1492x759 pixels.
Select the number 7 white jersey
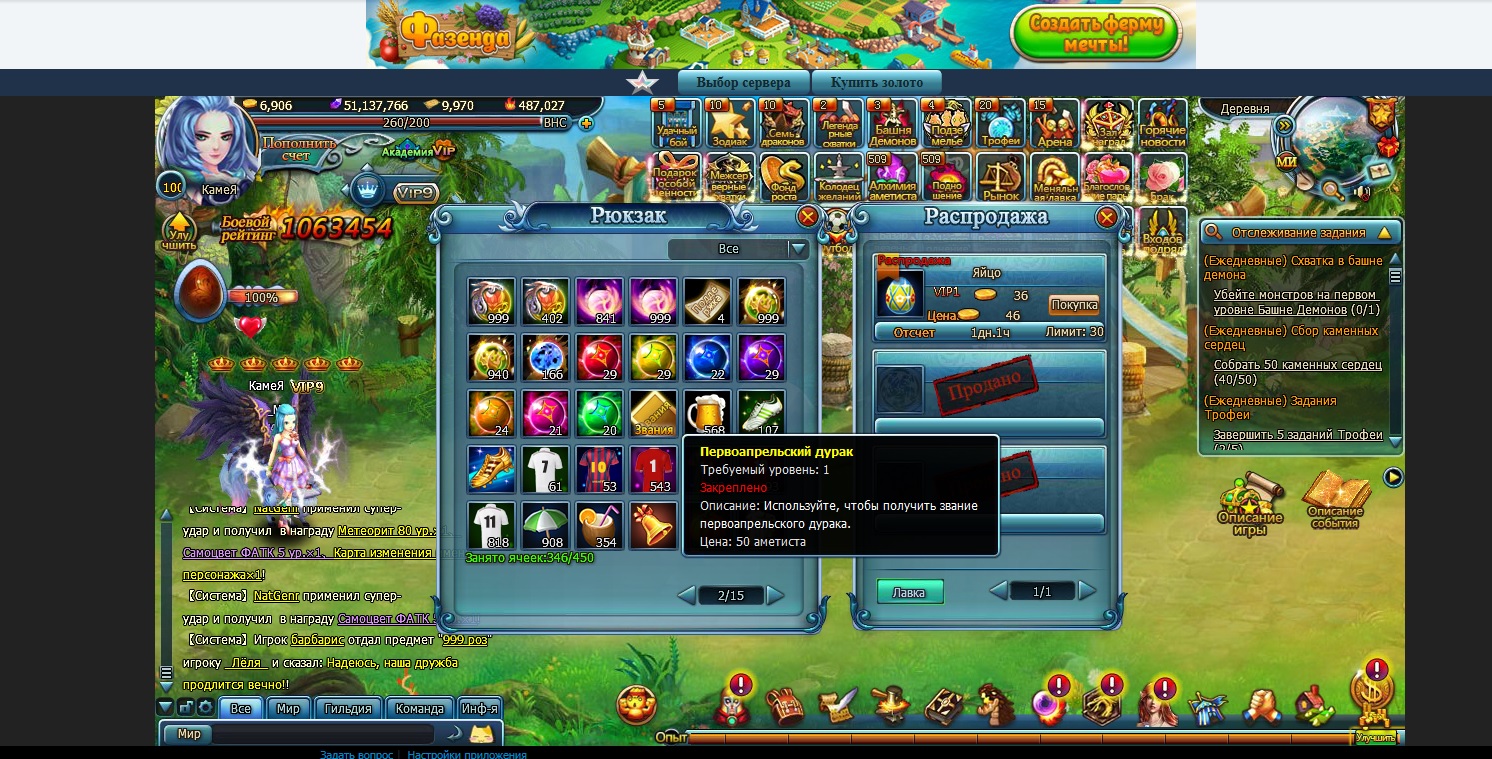(545, 470)
